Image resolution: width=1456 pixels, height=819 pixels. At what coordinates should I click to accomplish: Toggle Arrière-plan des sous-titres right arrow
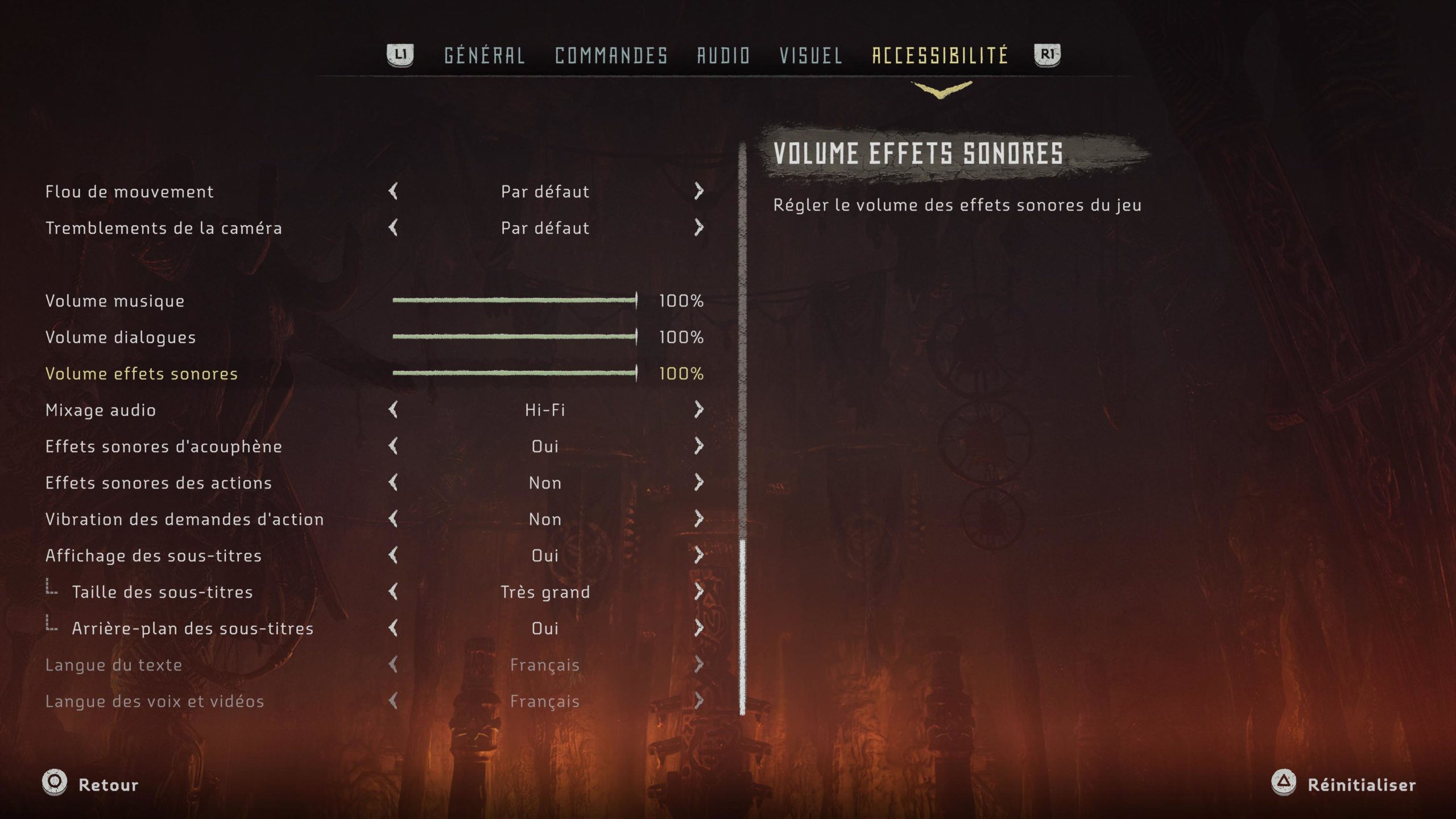[699, 628]
